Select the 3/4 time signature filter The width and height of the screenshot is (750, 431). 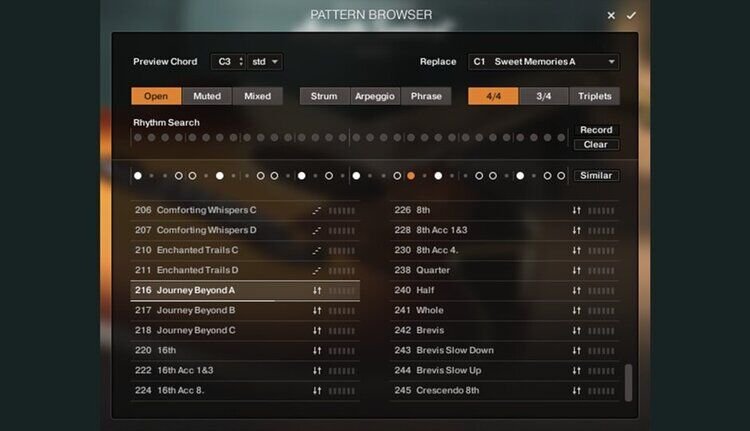[x=544, y=96]
